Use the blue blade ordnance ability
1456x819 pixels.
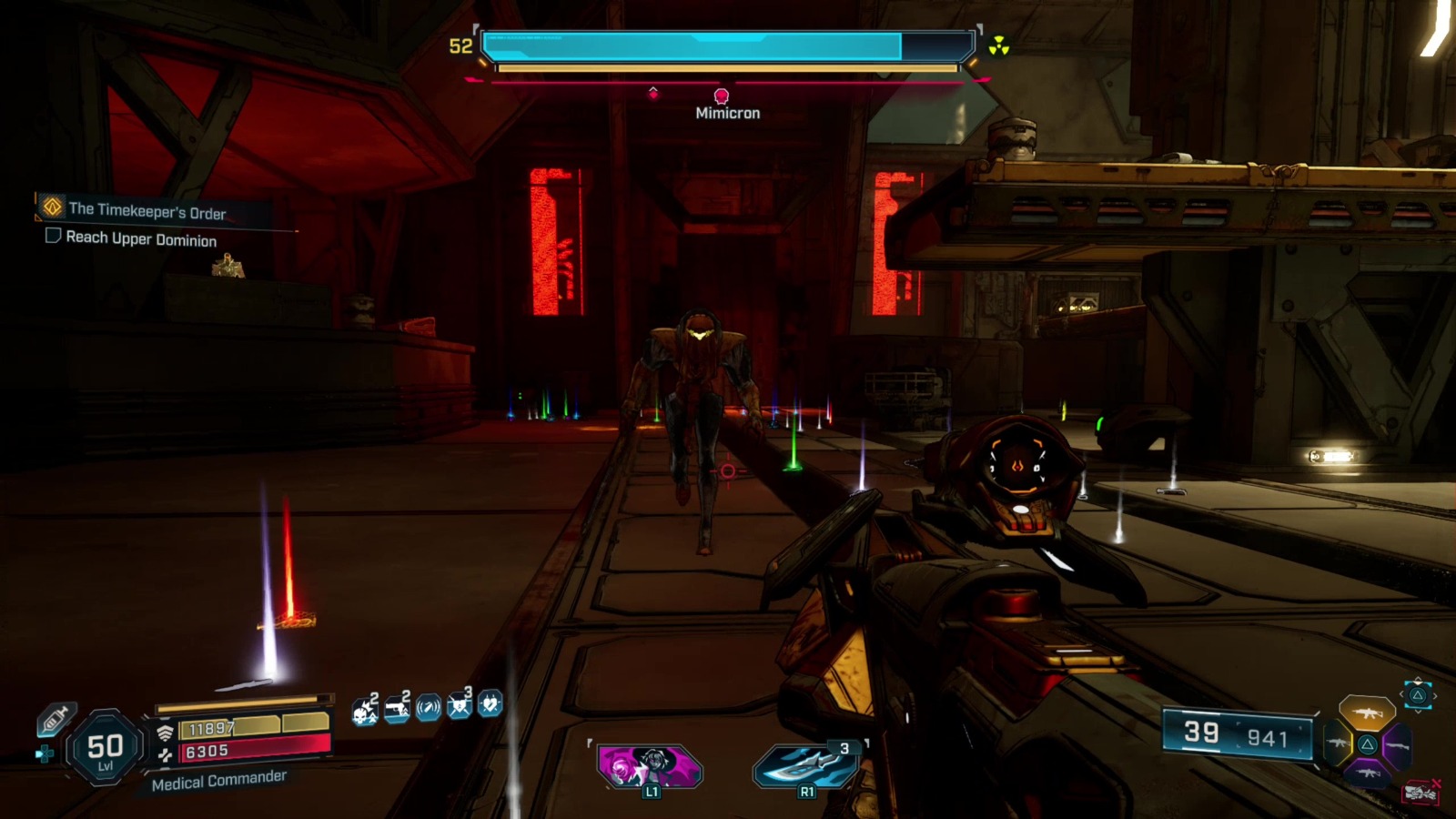click(805, 766)
